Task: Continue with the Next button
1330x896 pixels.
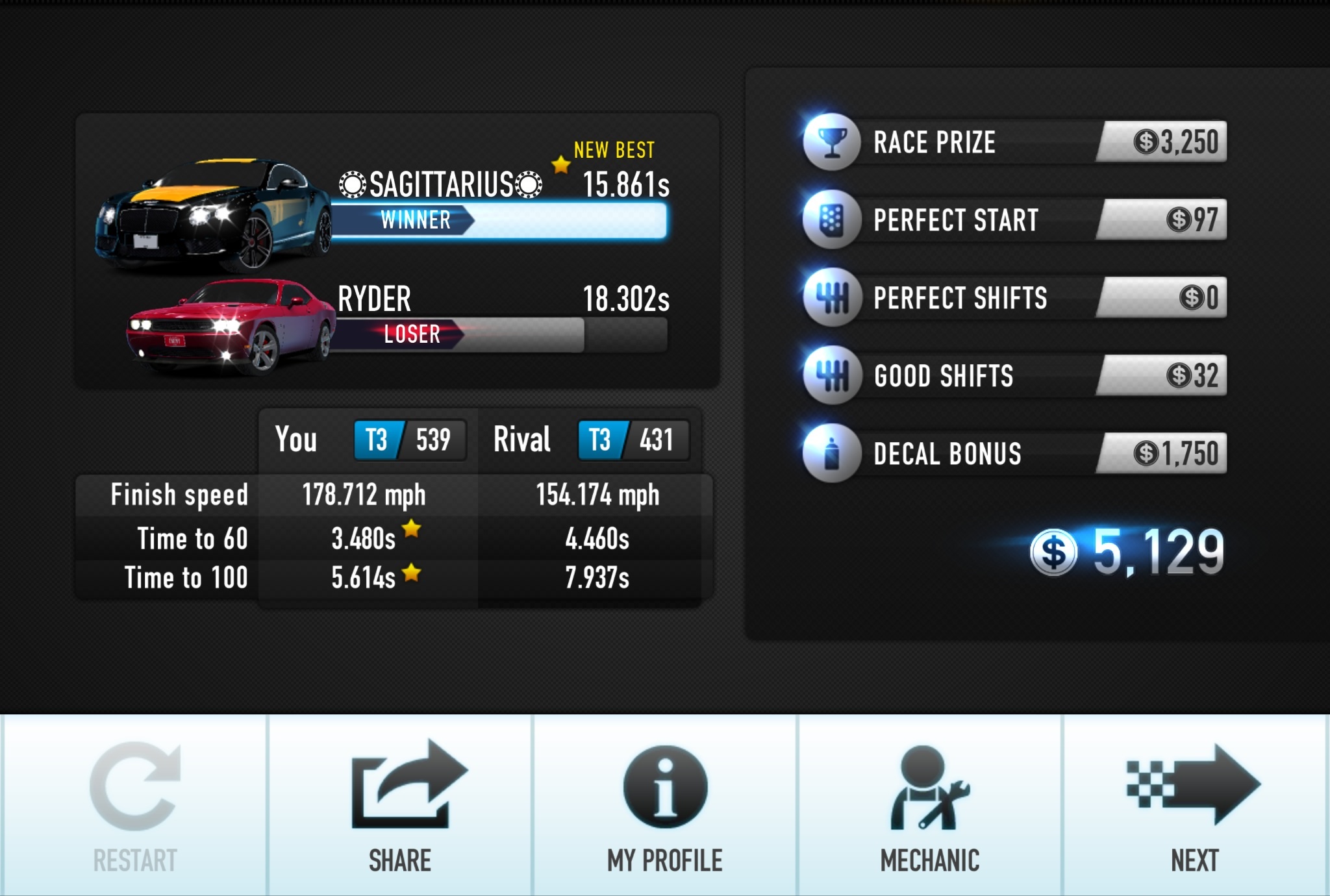Action: tap(1195, 805)
